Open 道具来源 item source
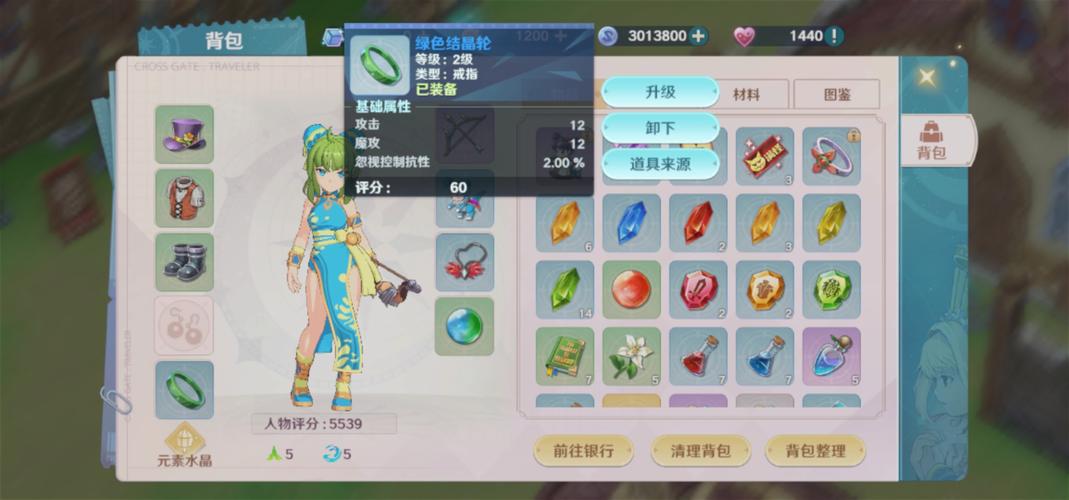The height and width of the screenshot is (500, 1069). click(x=660, y=163)
